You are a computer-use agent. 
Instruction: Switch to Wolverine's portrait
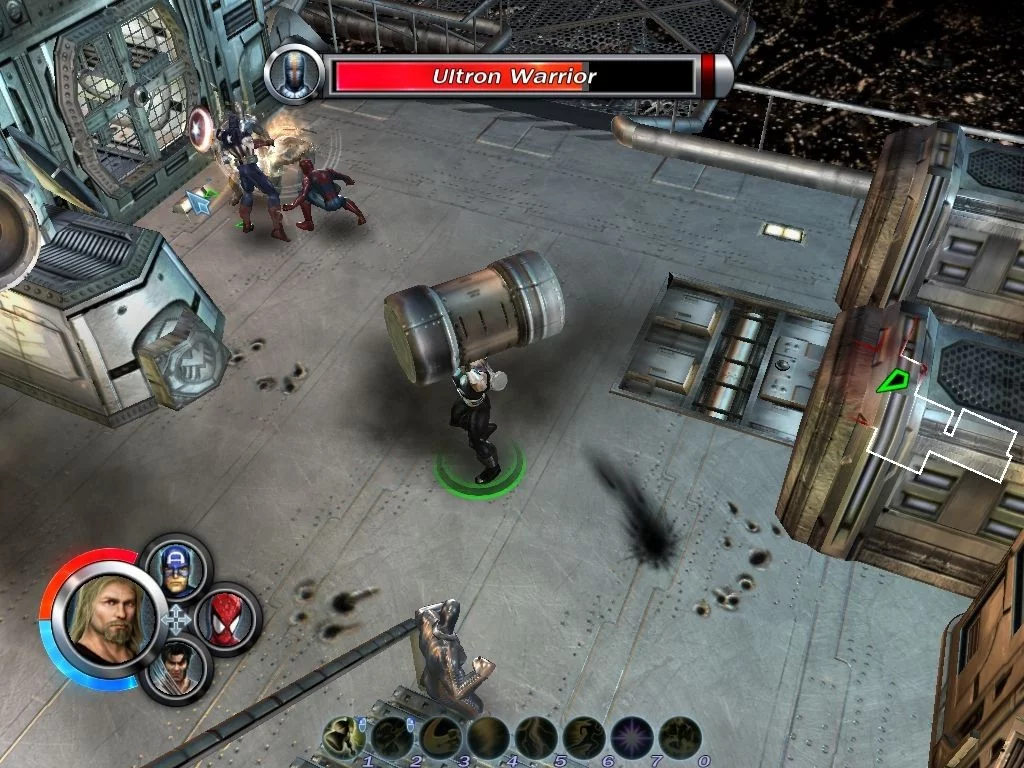[176, 667]
